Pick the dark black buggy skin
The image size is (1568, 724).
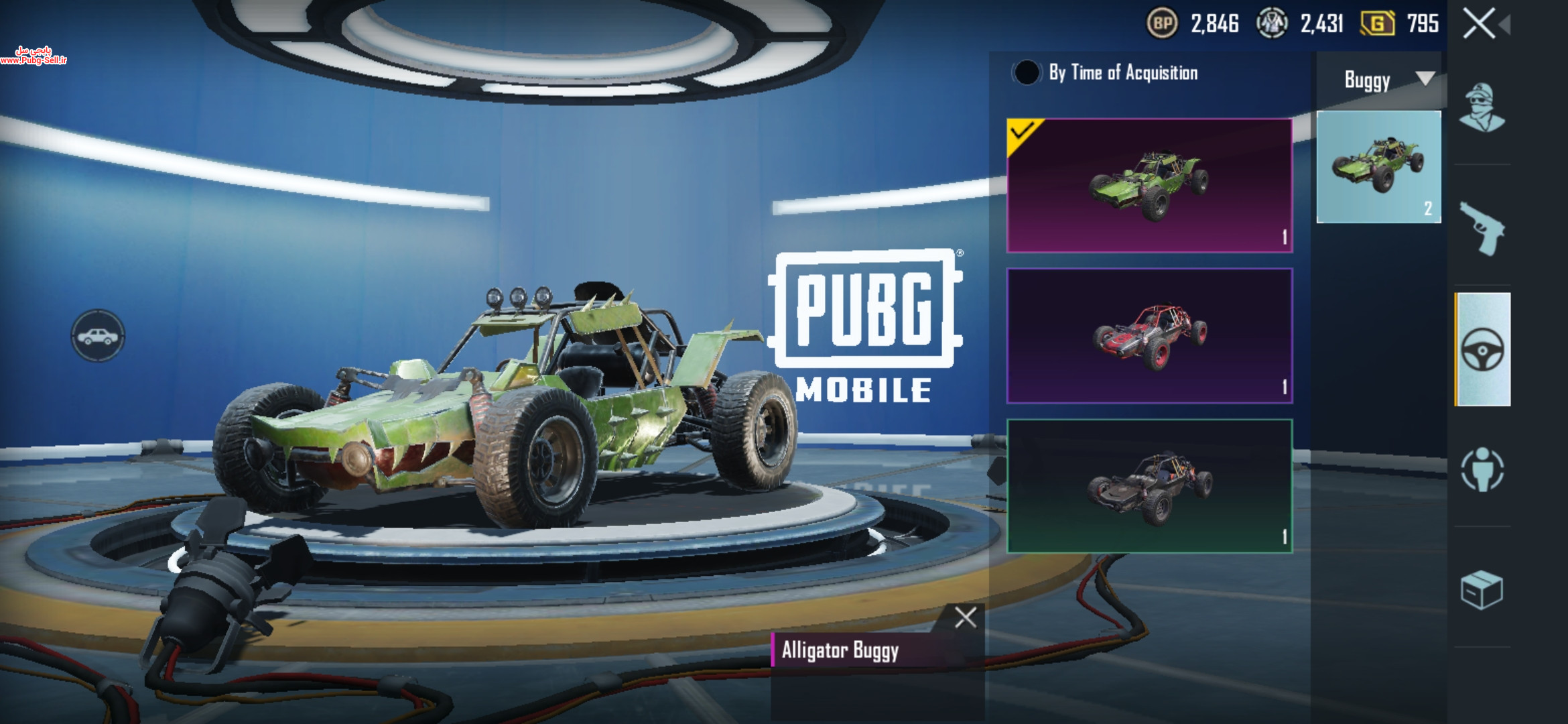tap(1149, 486)
